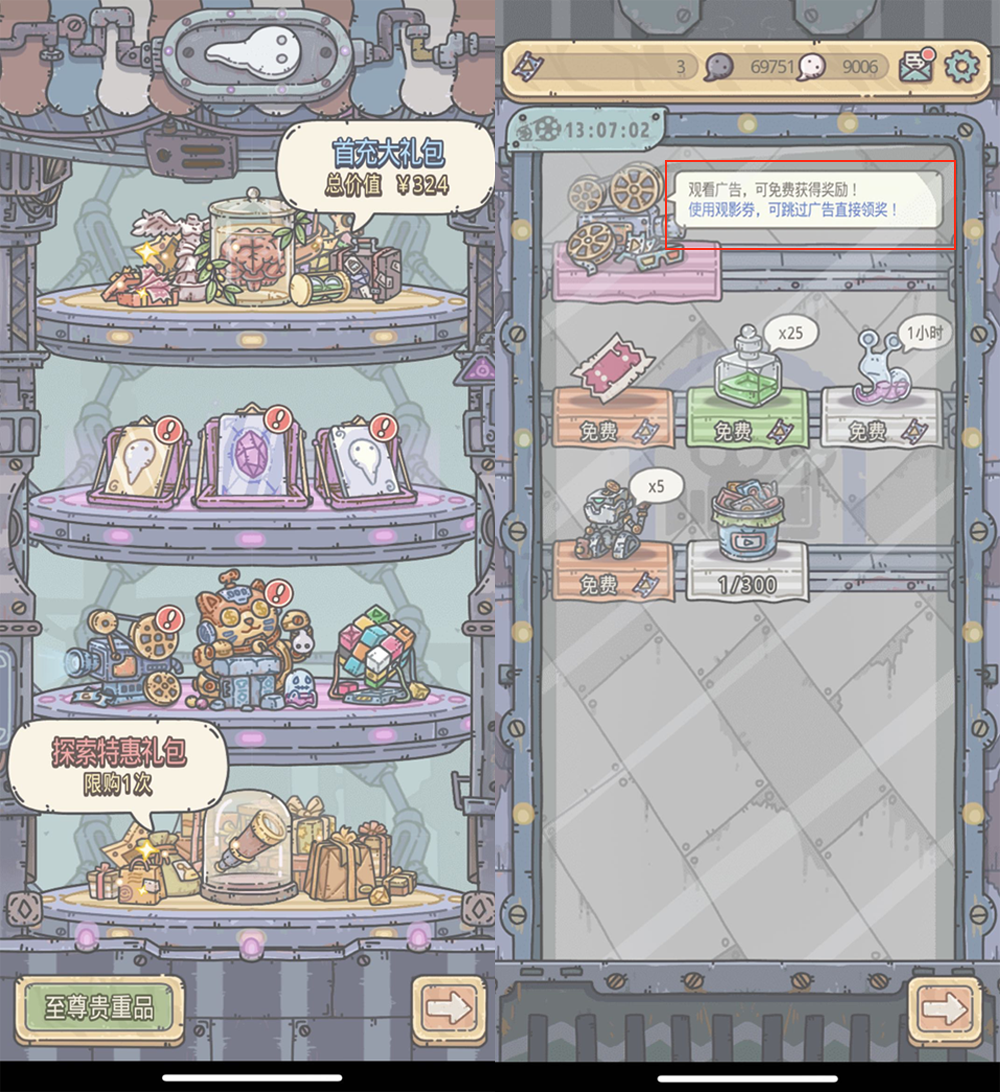
Task: Open the mail envelope icon
Action: pyautogui.click(x=916, y=66)
